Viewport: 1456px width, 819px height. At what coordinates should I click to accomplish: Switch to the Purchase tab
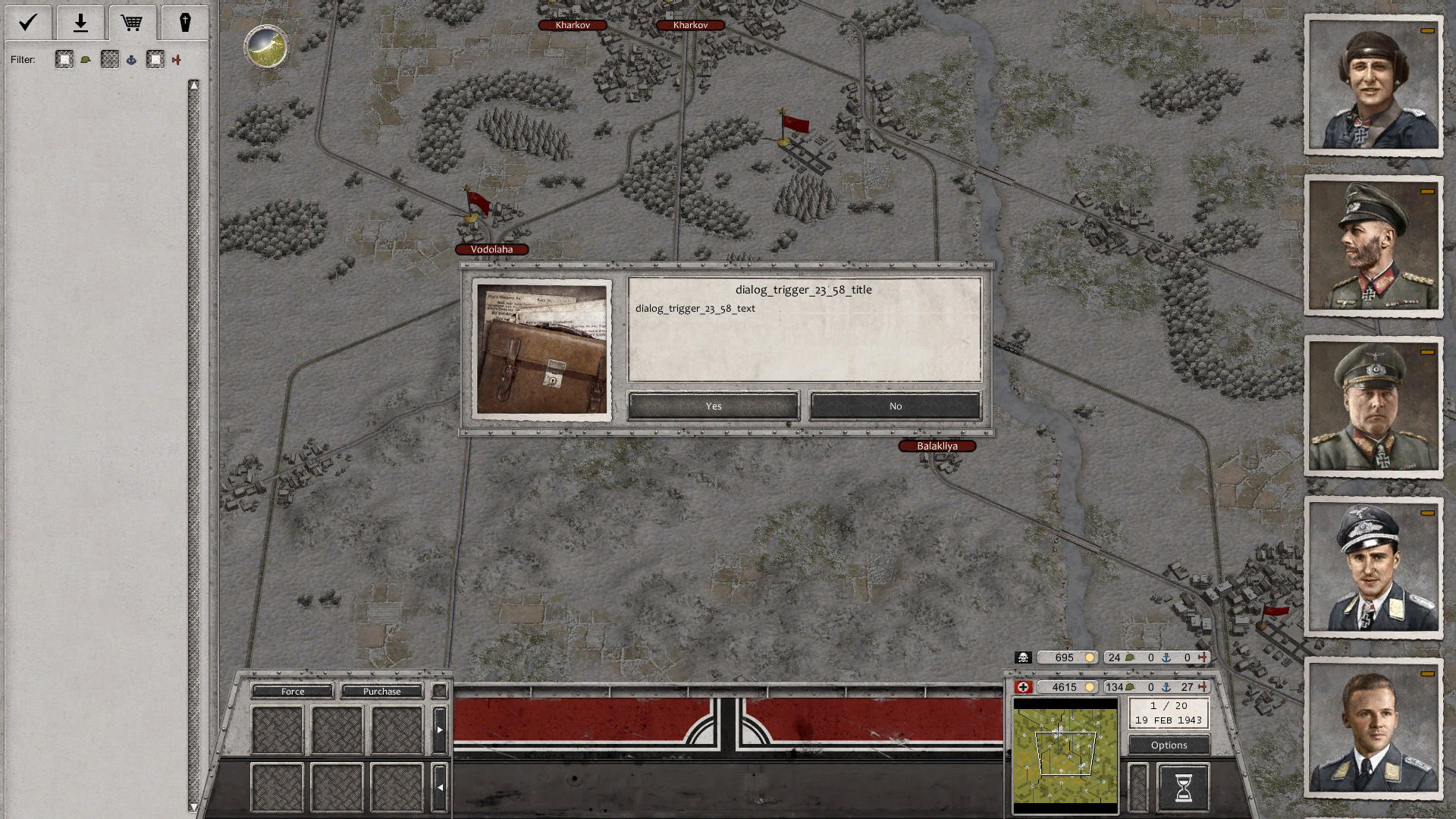click(382, 691)
